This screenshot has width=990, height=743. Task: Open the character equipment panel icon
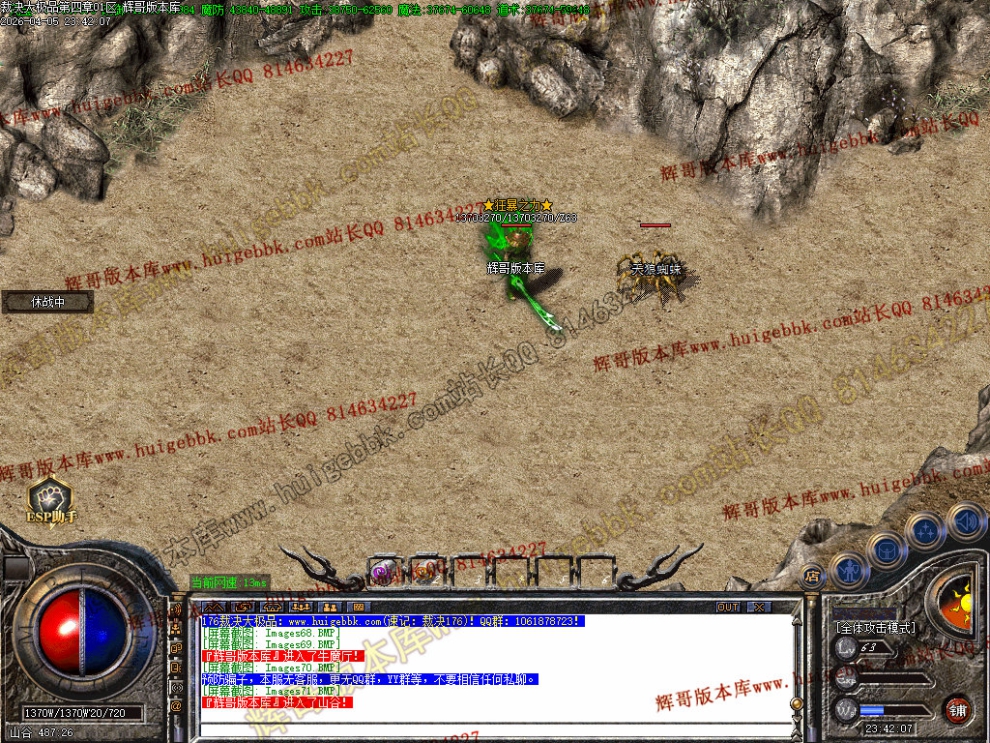(x=848, y=569)
